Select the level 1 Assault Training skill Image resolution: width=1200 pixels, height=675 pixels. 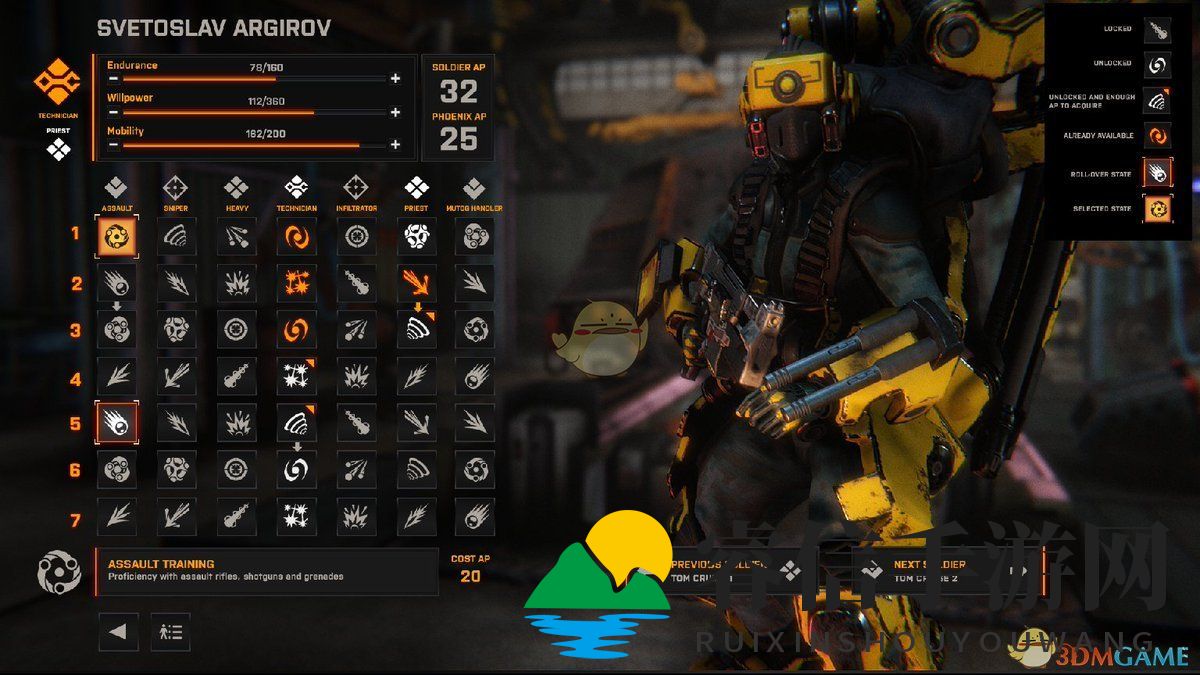tap(117, 237)
